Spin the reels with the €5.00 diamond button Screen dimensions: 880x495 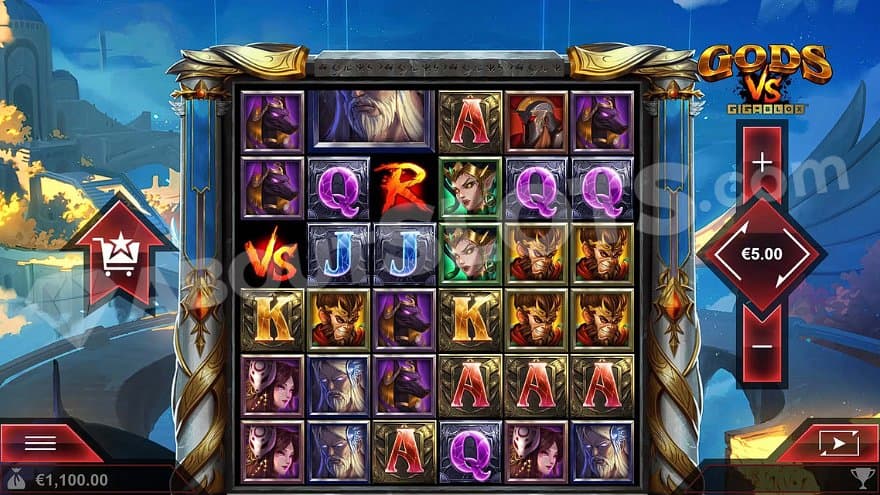click(762, 254)
